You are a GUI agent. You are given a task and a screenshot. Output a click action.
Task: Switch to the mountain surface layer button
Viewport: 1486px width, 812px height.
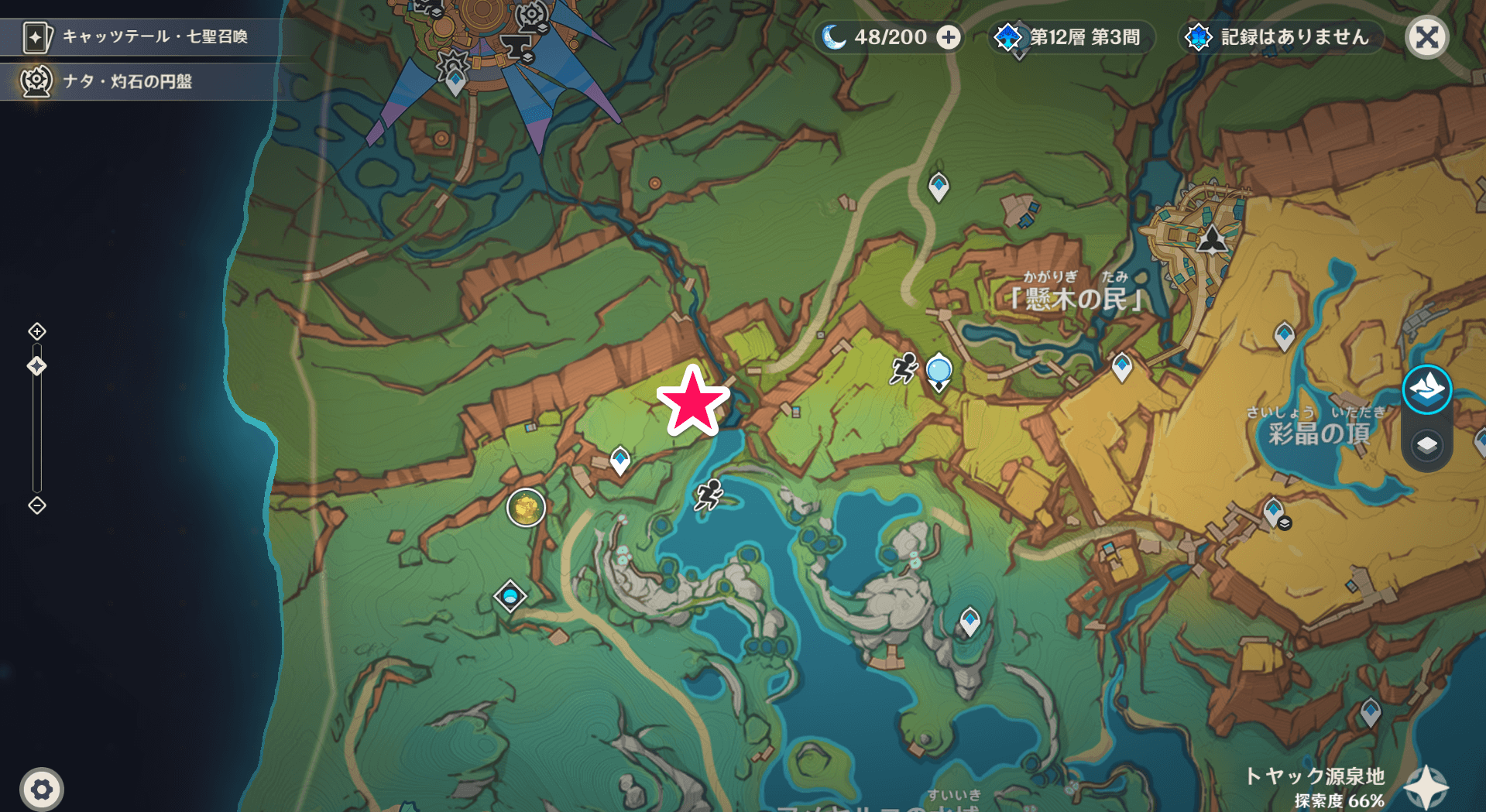pos(1426,389)
